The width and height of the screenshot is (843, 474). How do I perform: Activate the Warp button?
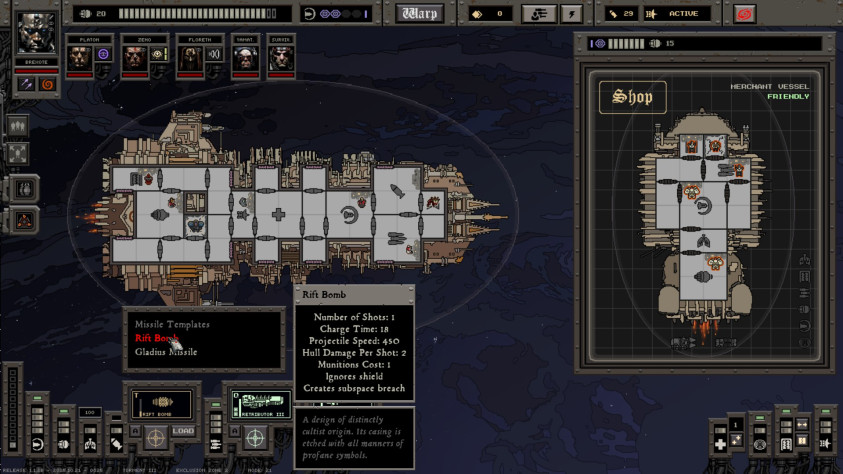click(x=420, y=13)
